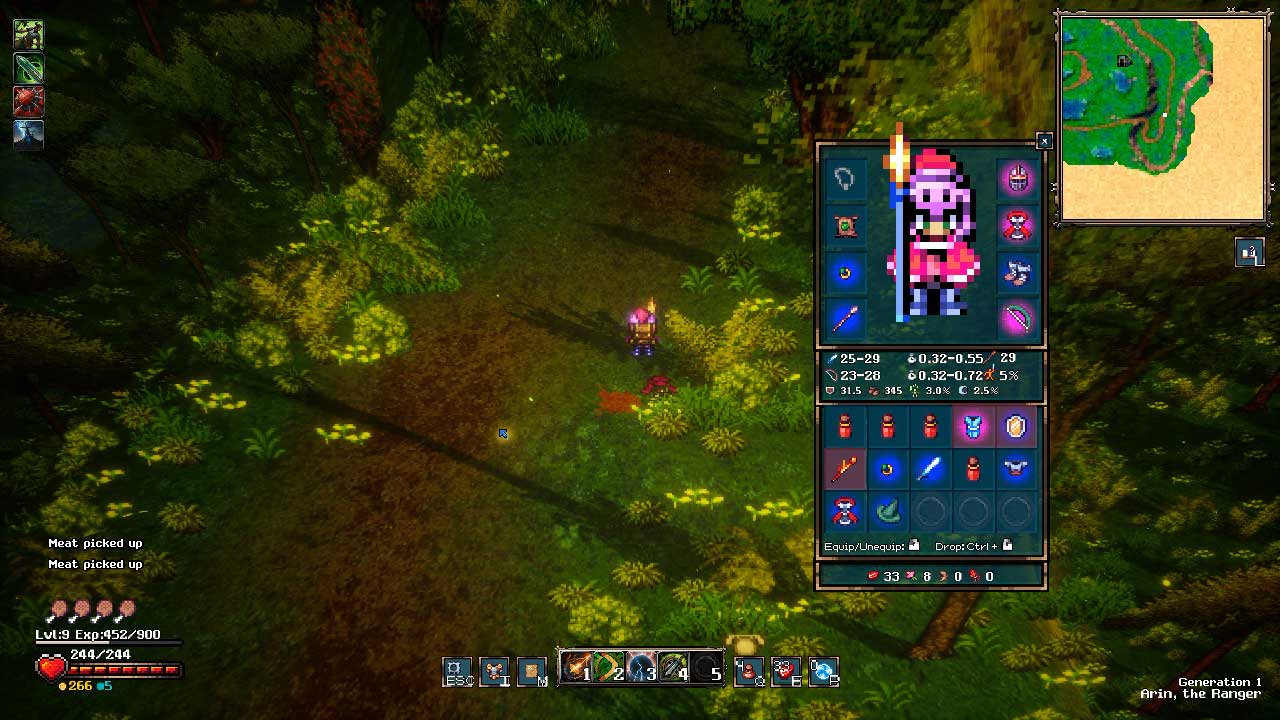The image size is (1280, 720).
Task: Open the map scroll button
Action: 532,671
